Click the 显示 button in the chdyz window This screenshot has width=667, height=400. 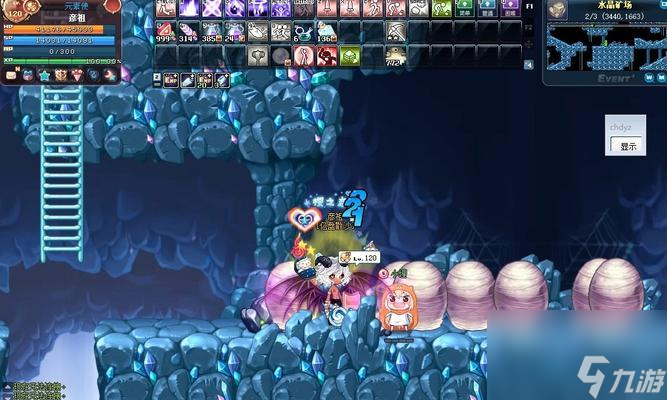coord(628,146)
